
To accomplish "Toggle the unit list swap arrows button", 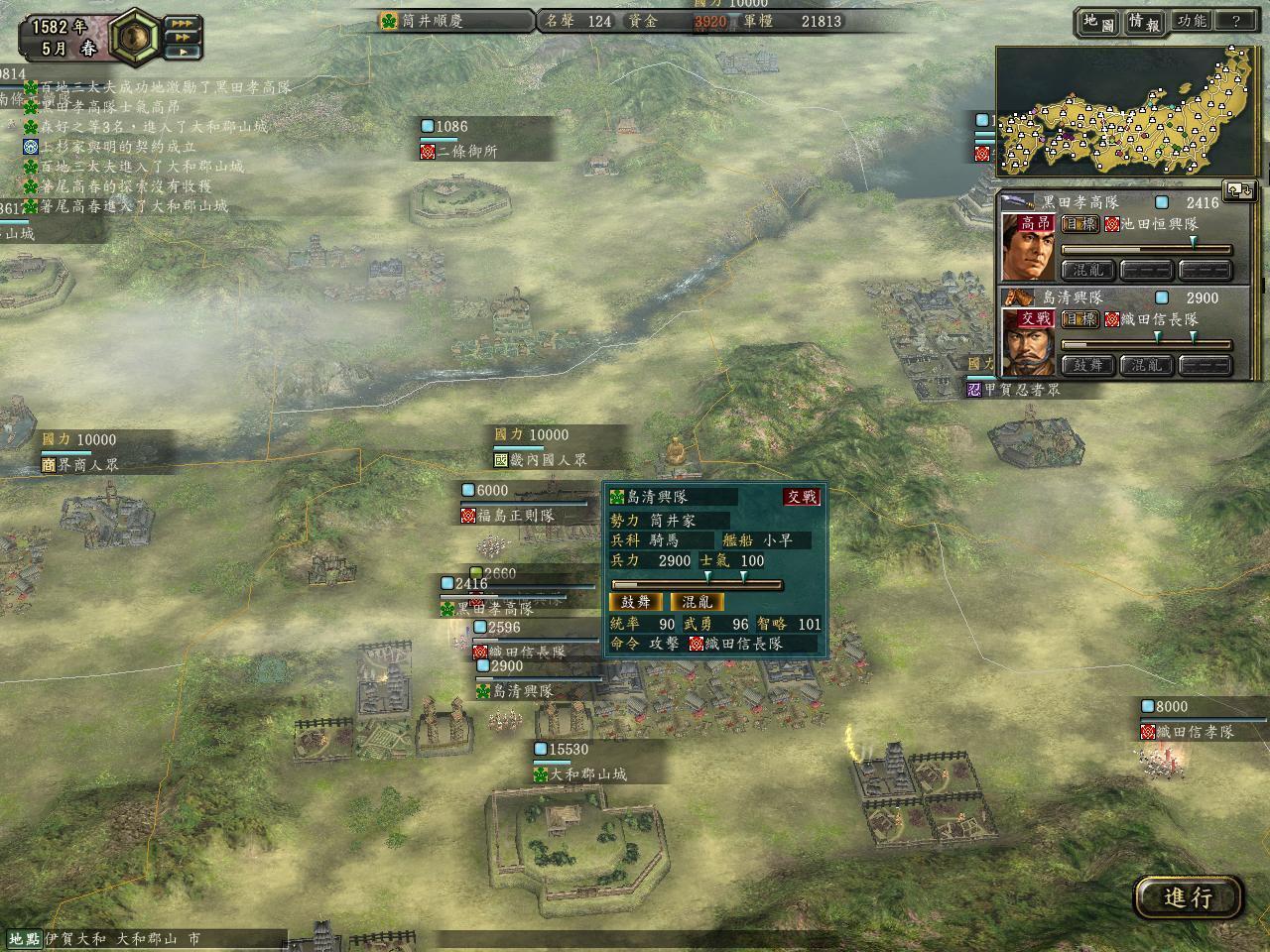I will (x=1239, y=189).
